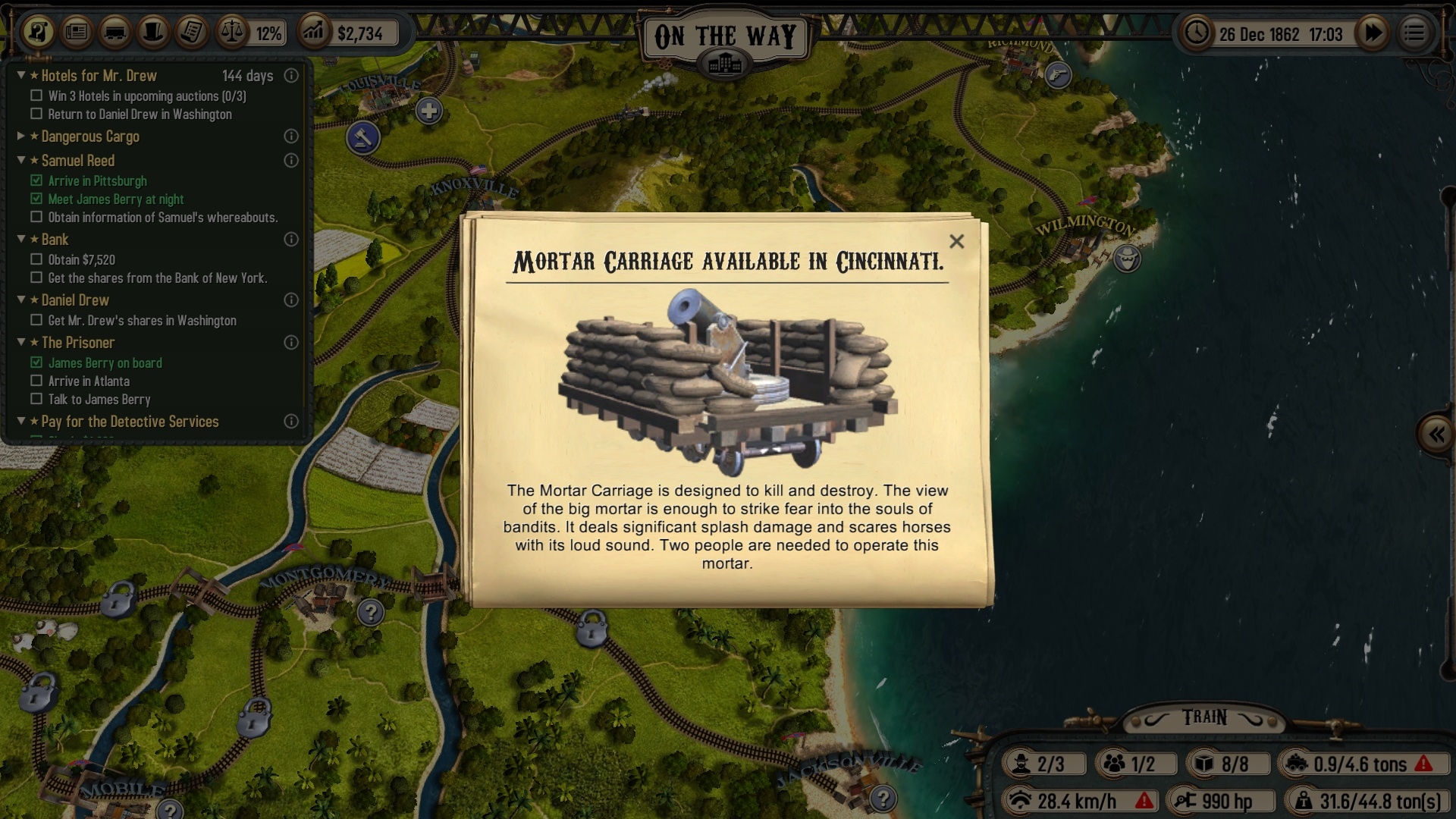Screen dimensions: 1456x819
Task: Expand the side panel with double arrow
Action: 1436,435
